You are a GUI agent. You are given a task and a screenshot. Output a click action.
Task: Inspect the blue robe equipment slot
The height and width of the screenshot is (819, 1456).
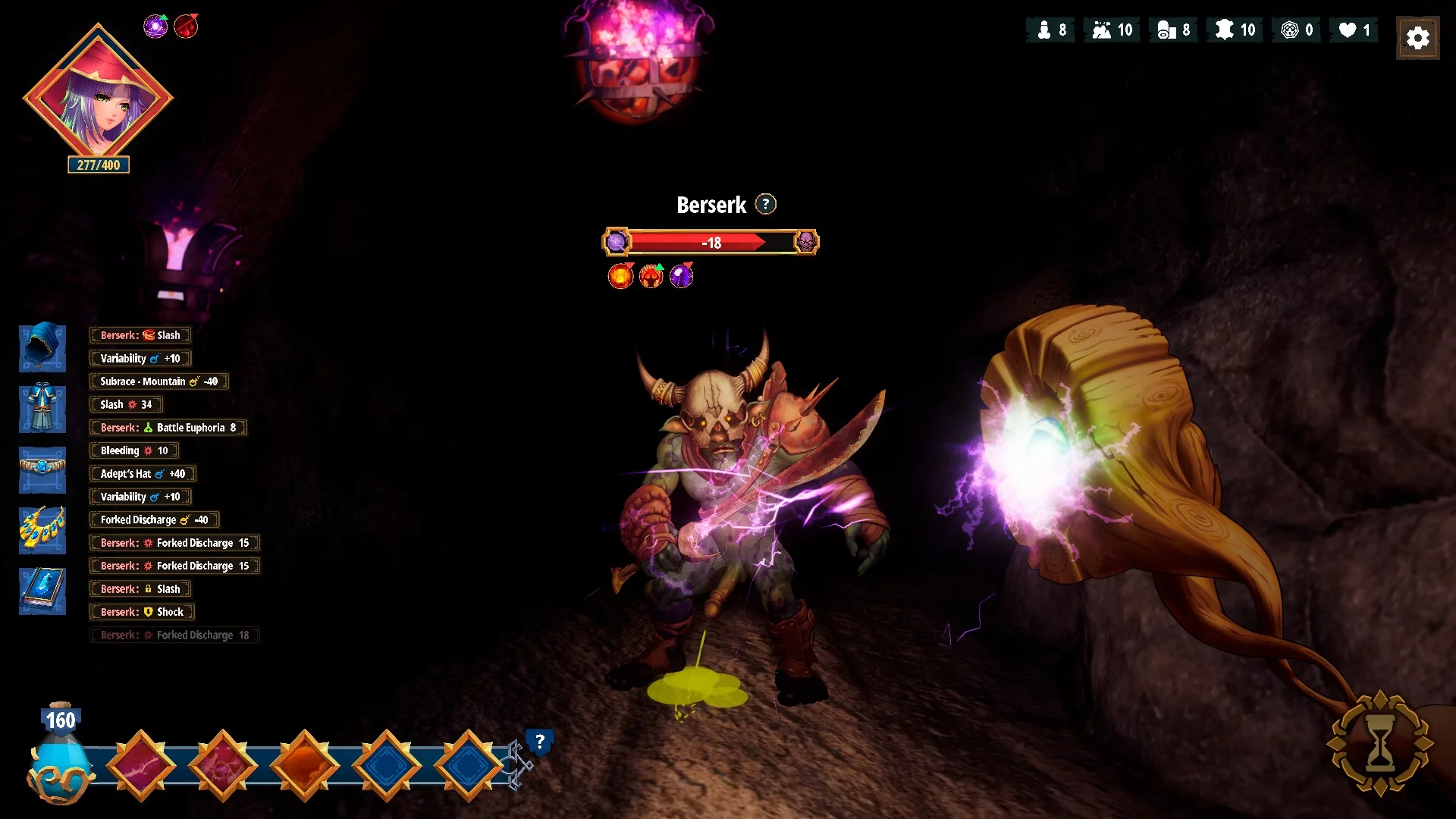click(42, 409)
